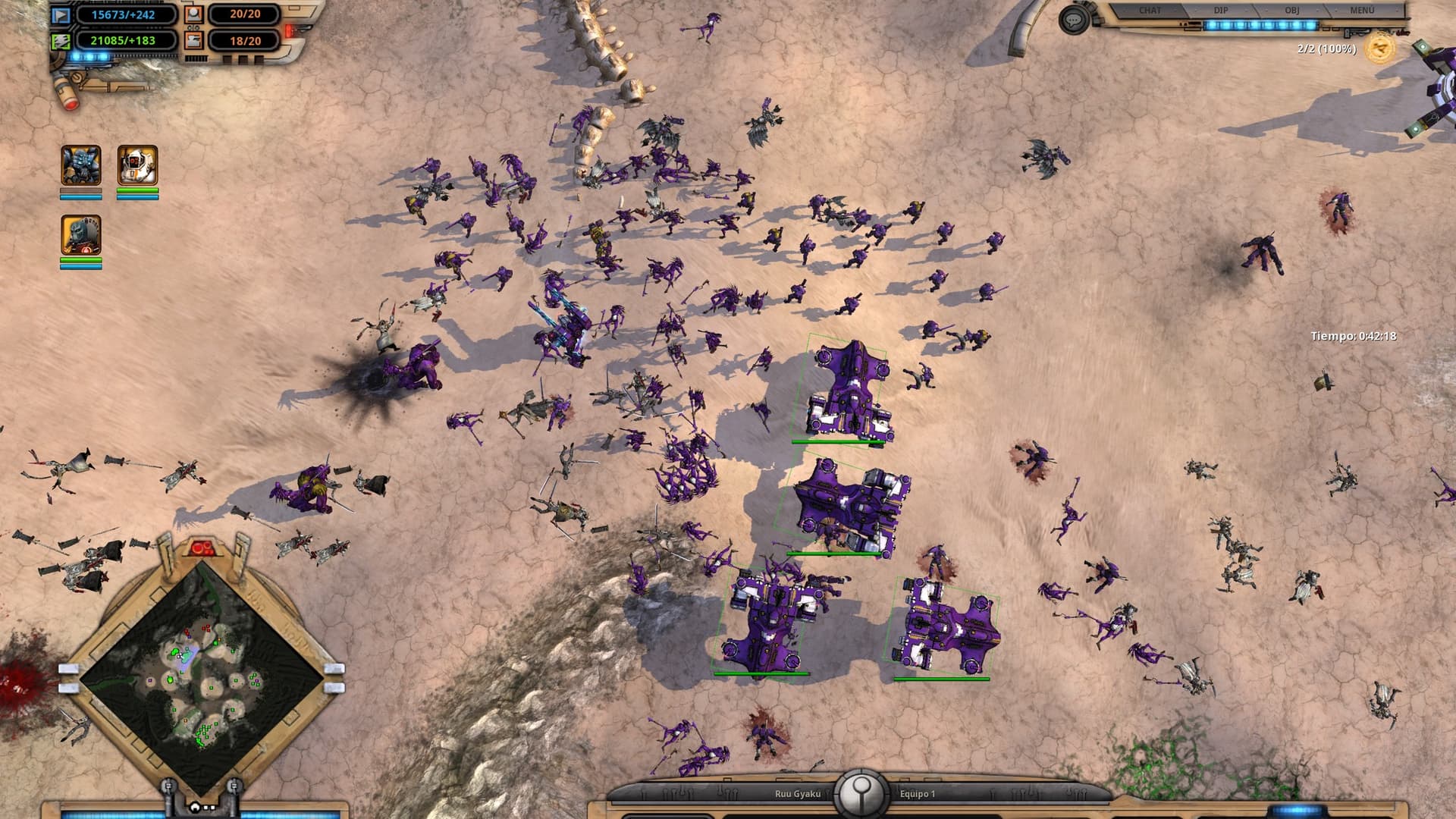Open the CHAT panel tab
Screen dimensions: 1456x819
click(x=1150, y=11)
